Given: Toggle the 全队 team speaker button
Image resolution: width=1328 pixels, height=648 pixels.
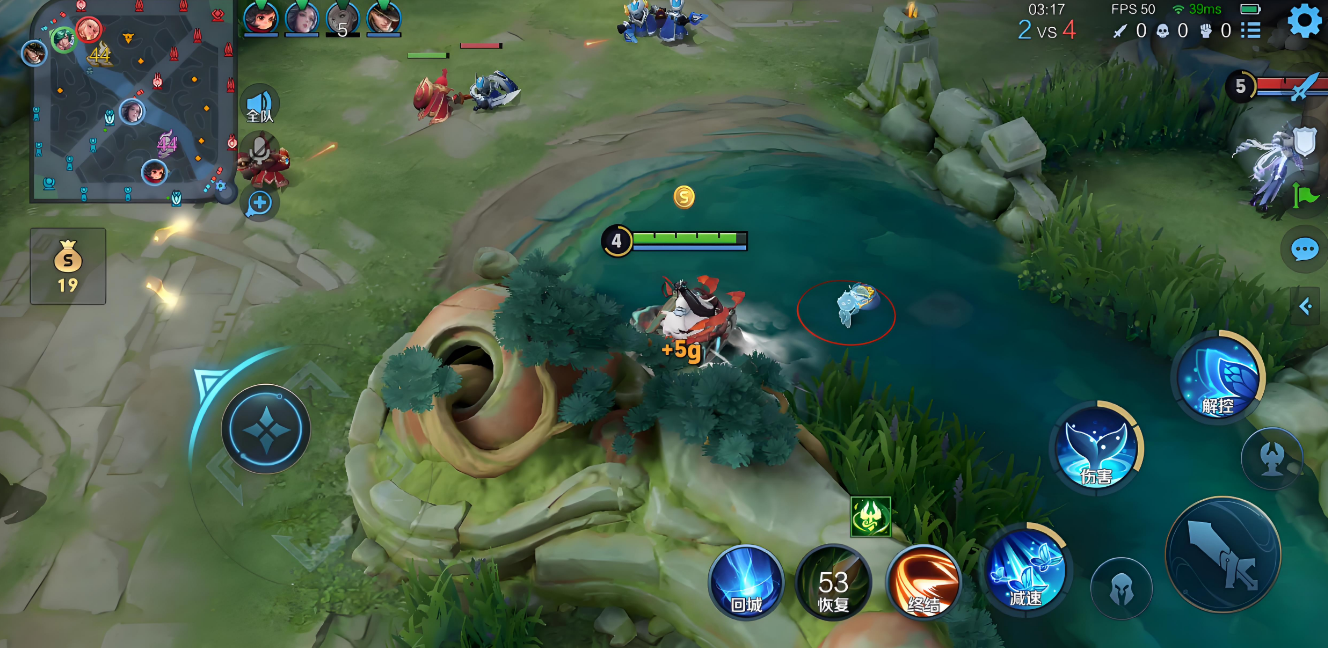Looking at the screenshot, I should pyautogui.click(x=259, y=104).
